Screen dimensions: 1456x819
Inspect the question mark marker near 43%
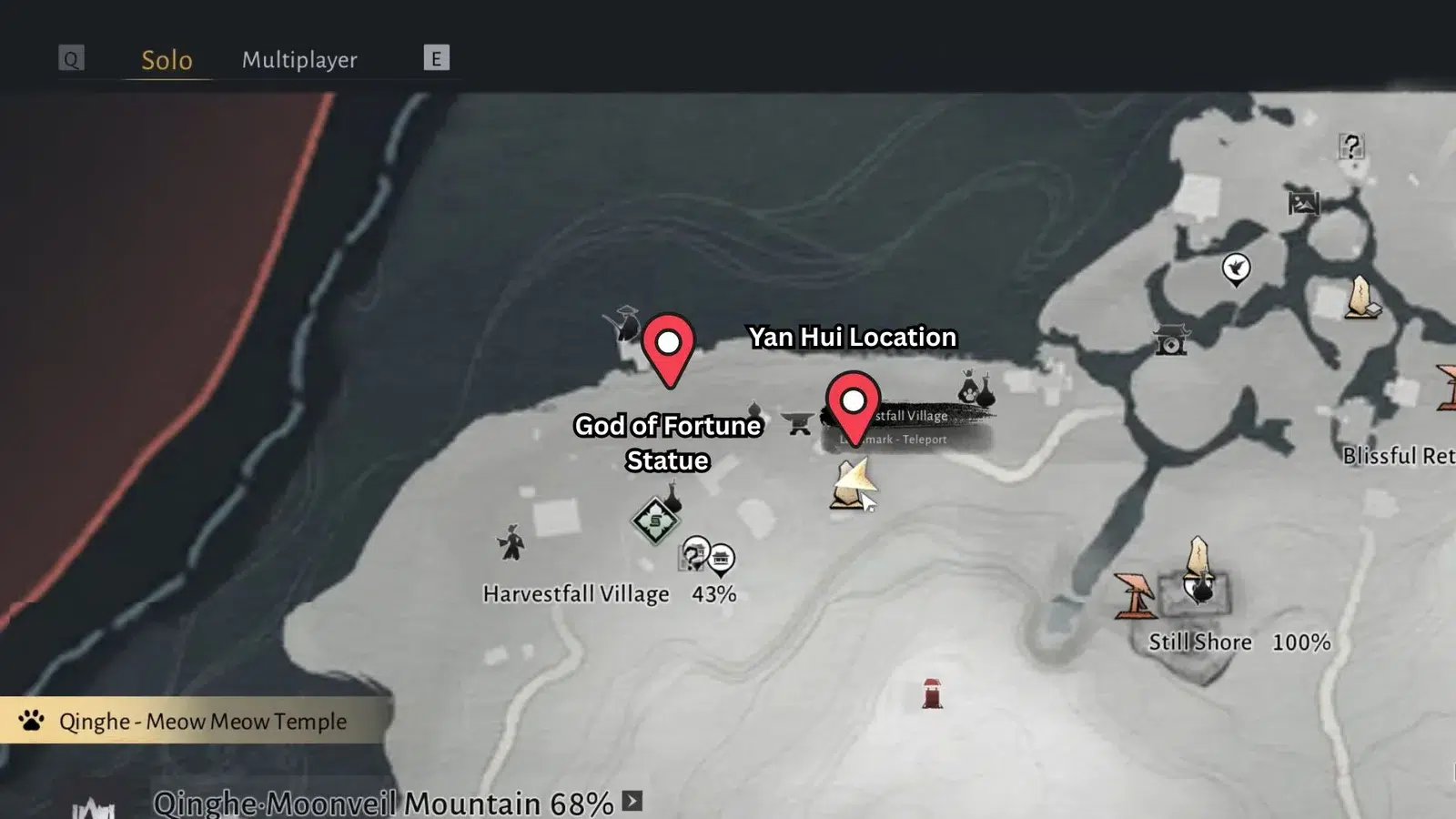click(x=695, y=553)
